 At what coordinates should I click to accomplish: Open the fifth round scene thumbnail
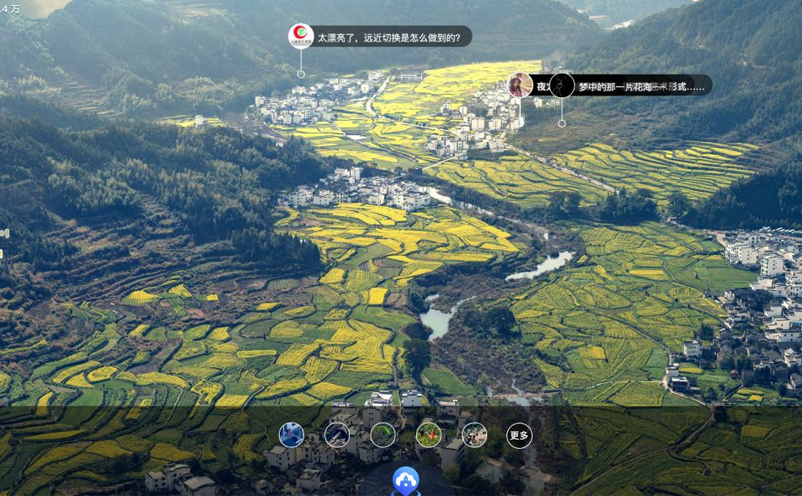pos(474,435)
